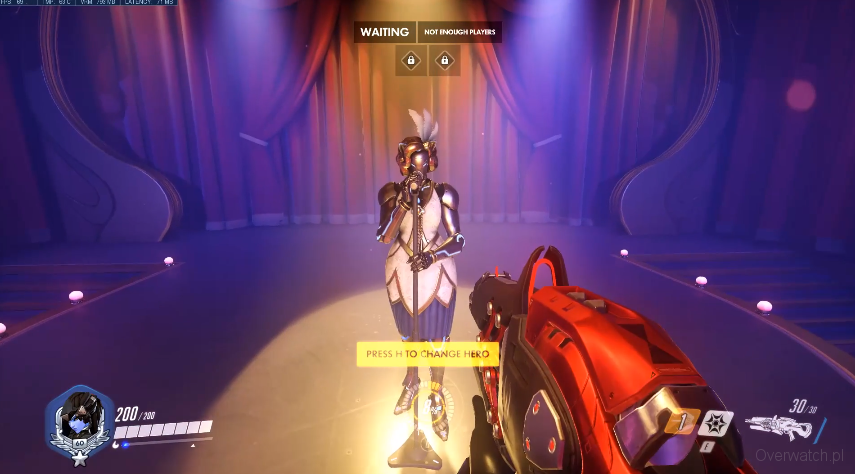Select the orange ability icon showing cooldown 1
This screenshot has height=474, width=855.
pyautogui.click(x=682, y=423)
